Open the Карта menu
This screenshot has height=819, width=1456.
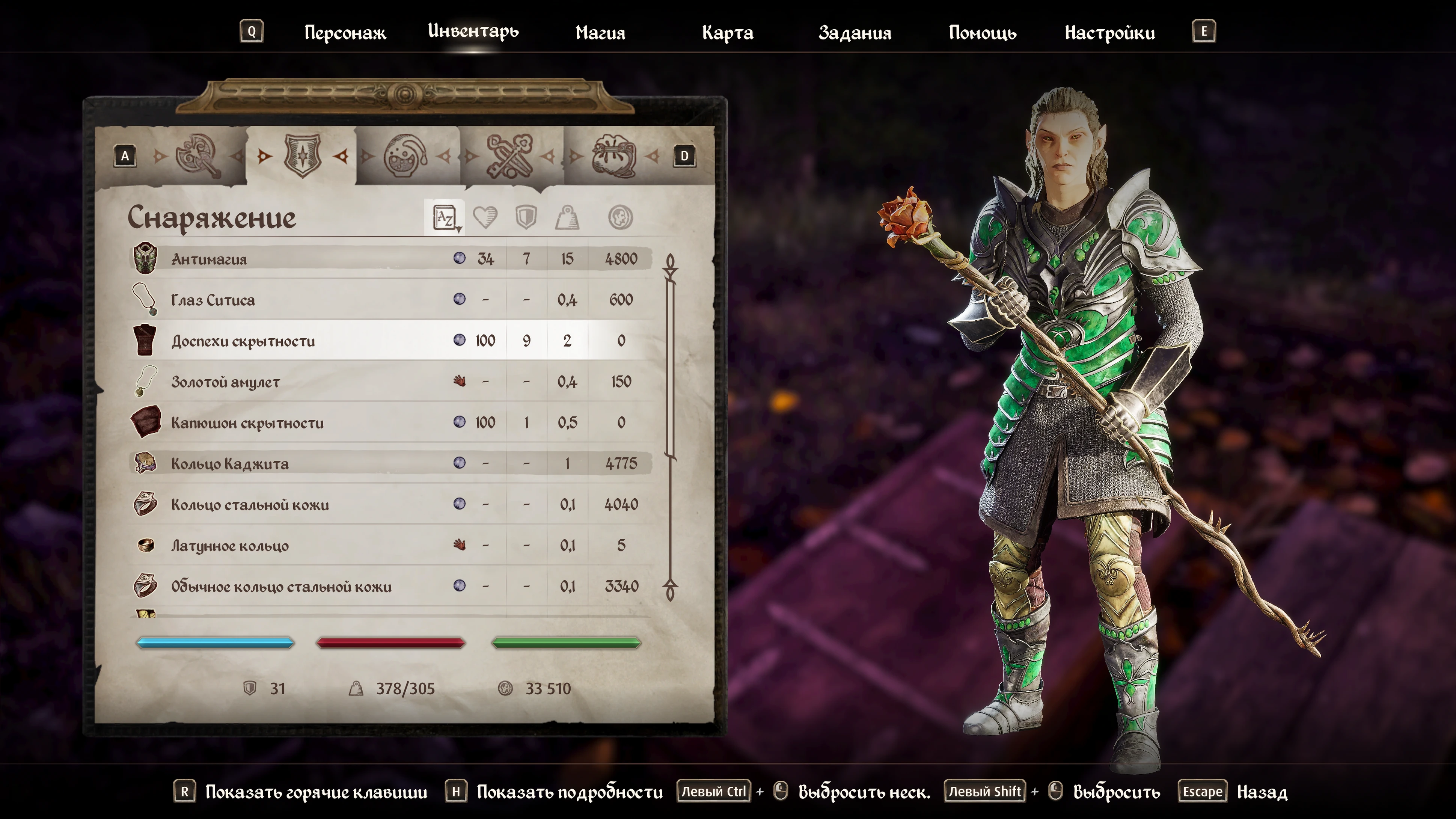[x=727, y=33]
